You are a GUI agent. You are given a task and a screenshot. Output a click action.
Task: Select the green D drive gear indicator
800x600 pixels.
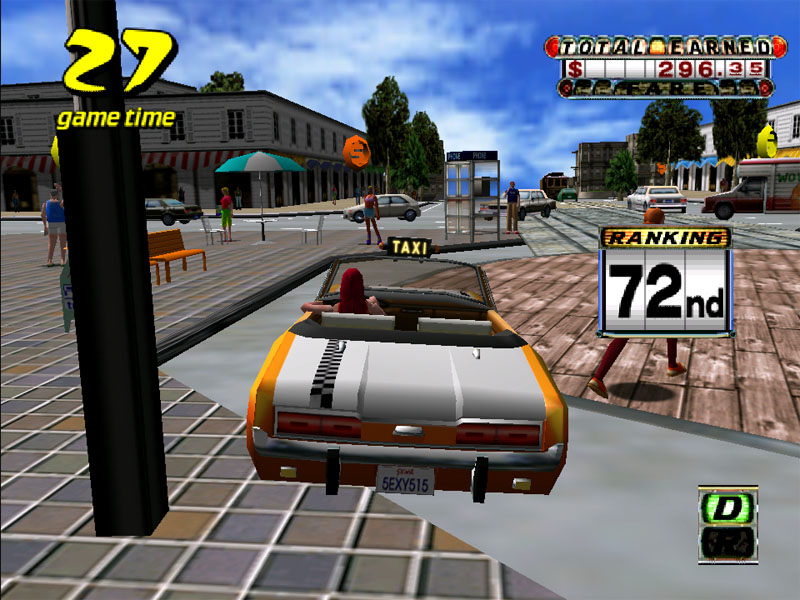(727, 507)
